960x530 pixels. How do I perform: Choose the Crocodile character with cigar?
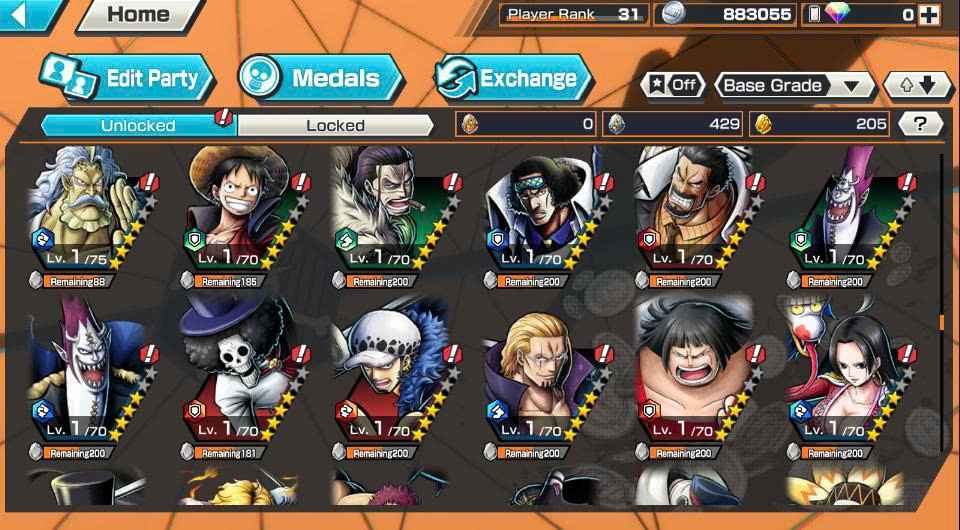click(396, 215)
